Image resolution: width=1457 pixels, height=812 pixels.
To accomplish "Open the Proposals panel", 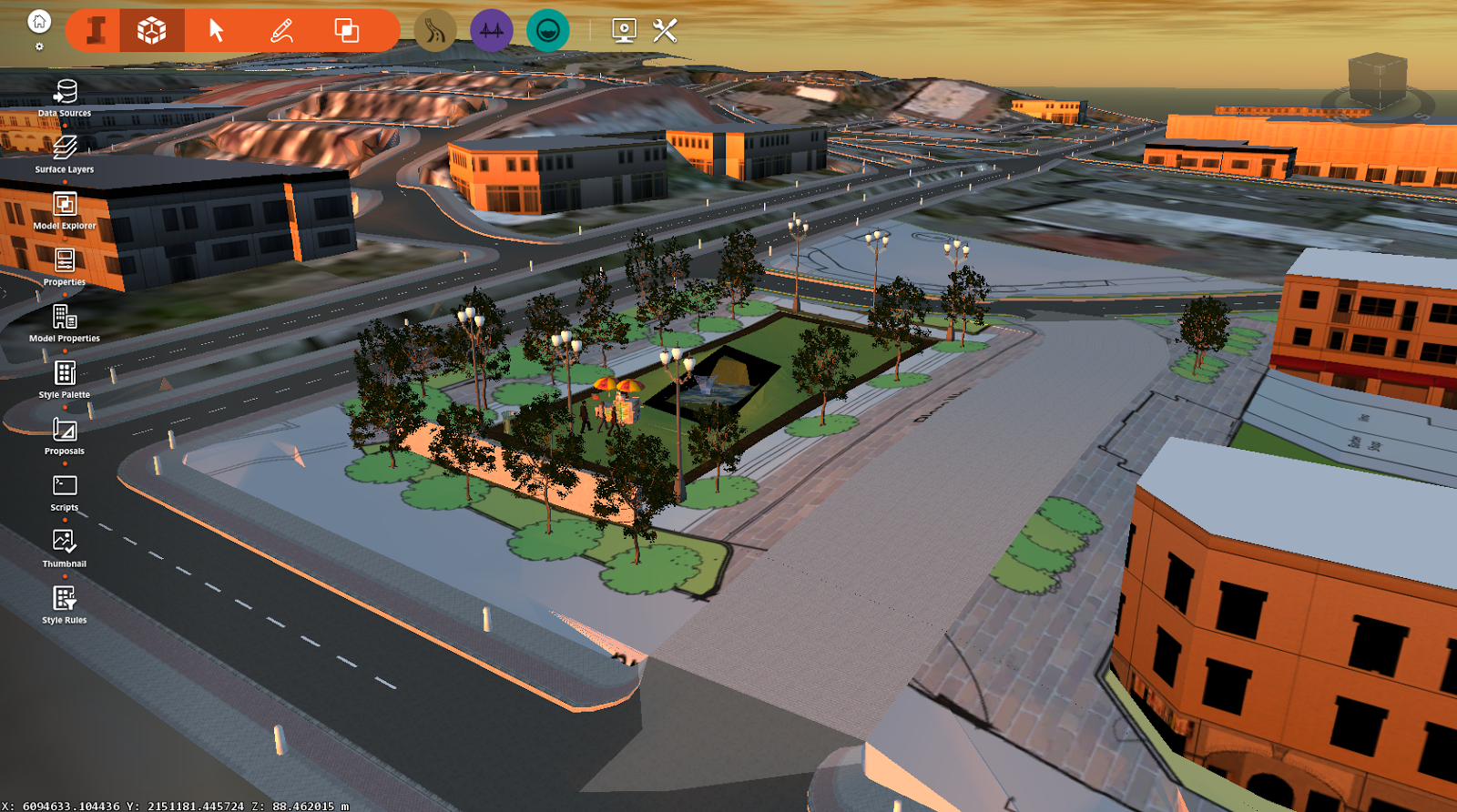I will tap(64, 430).
